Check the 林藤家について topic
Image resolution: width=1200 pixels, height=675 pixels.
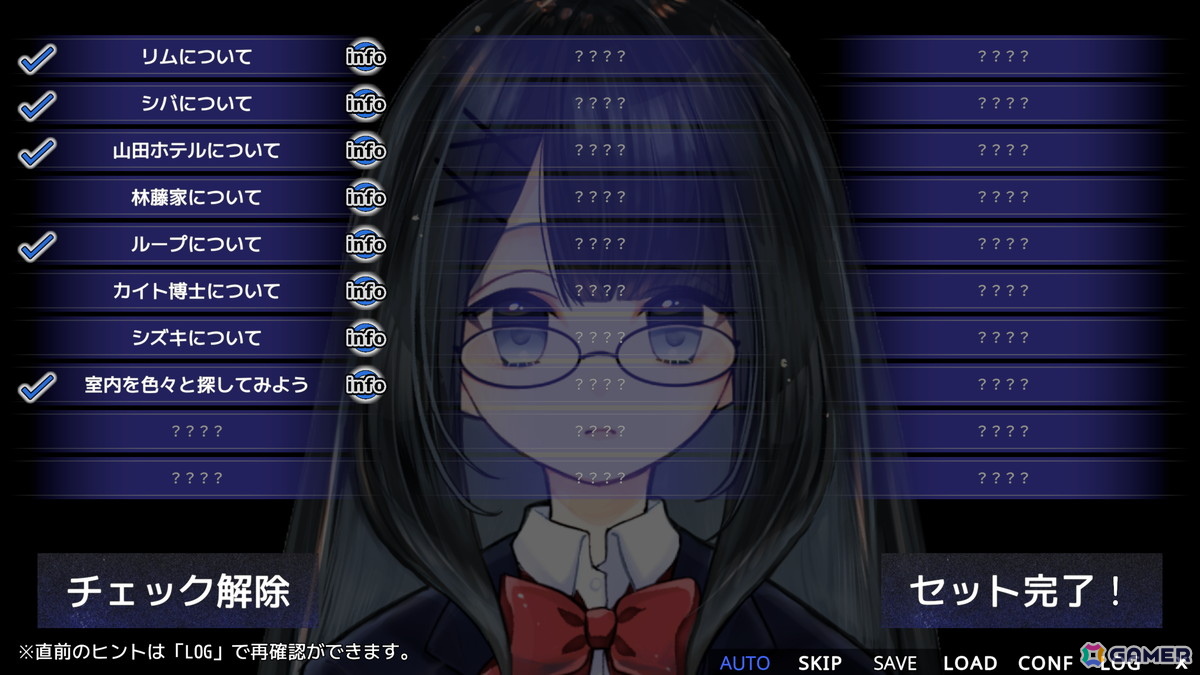196,198
